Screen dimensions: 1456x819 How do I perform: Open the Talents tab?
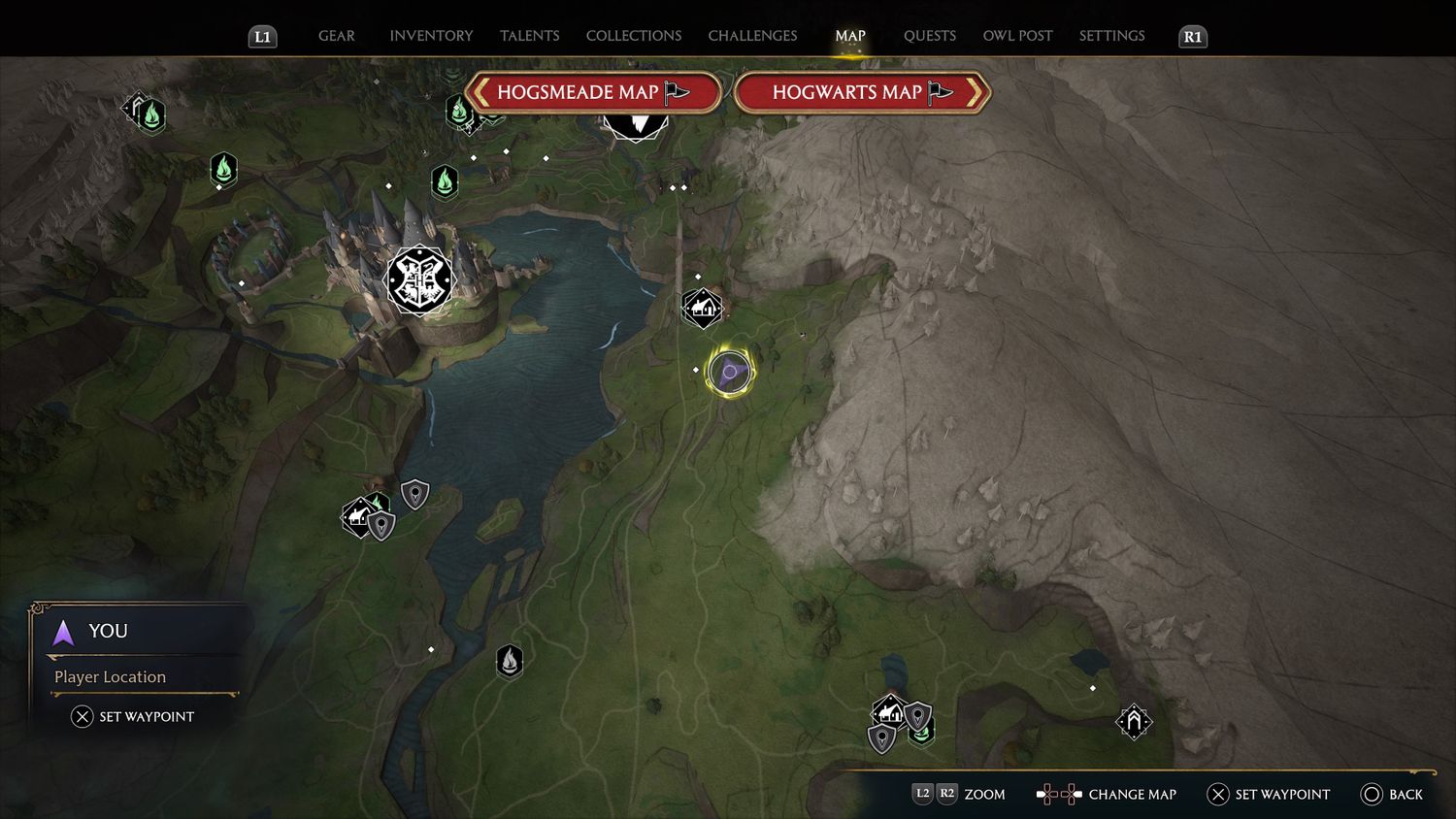529,36
